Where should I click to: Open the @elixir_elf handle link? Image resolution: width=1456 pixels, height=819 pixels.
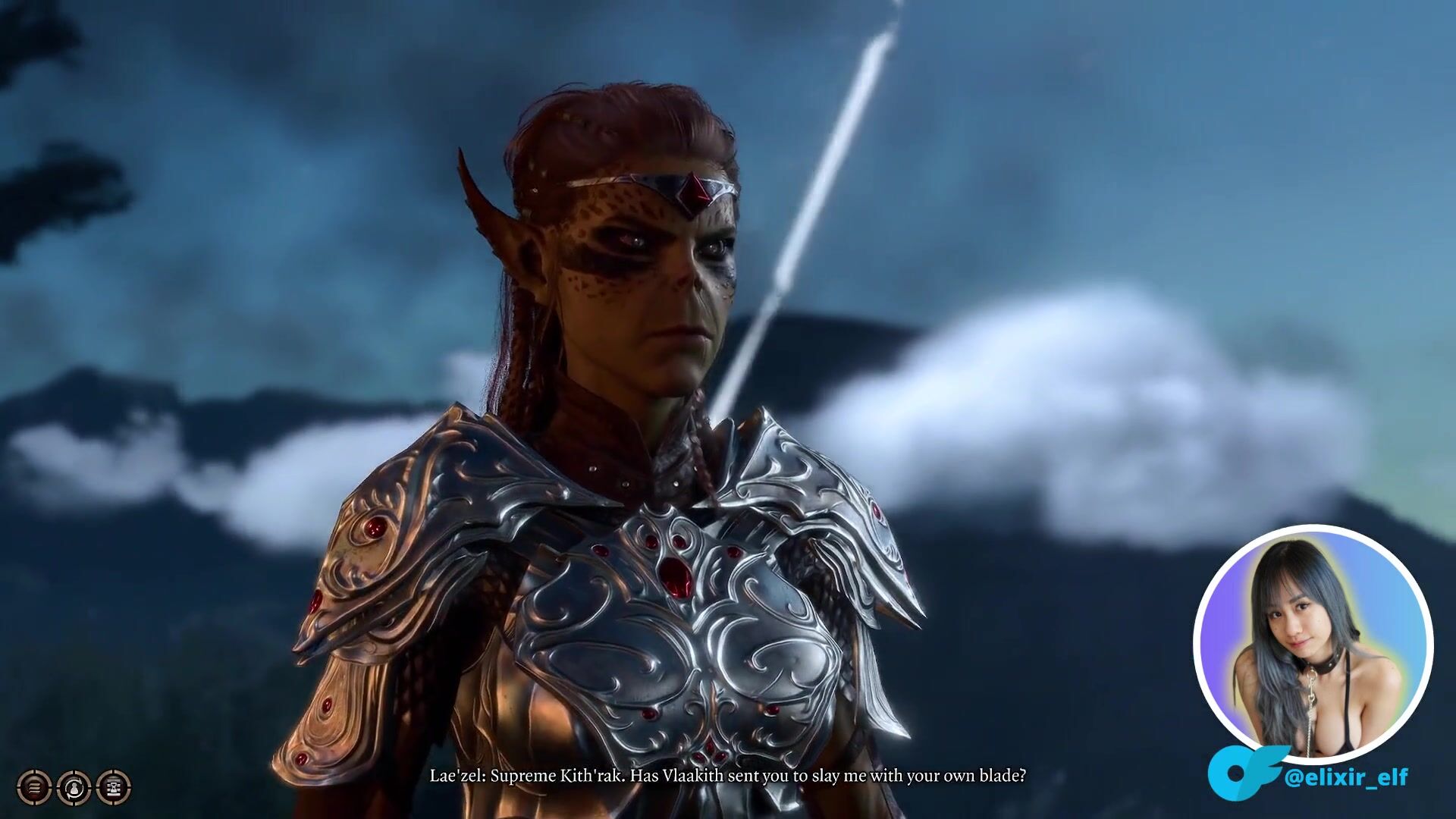tap(1346, 777)
